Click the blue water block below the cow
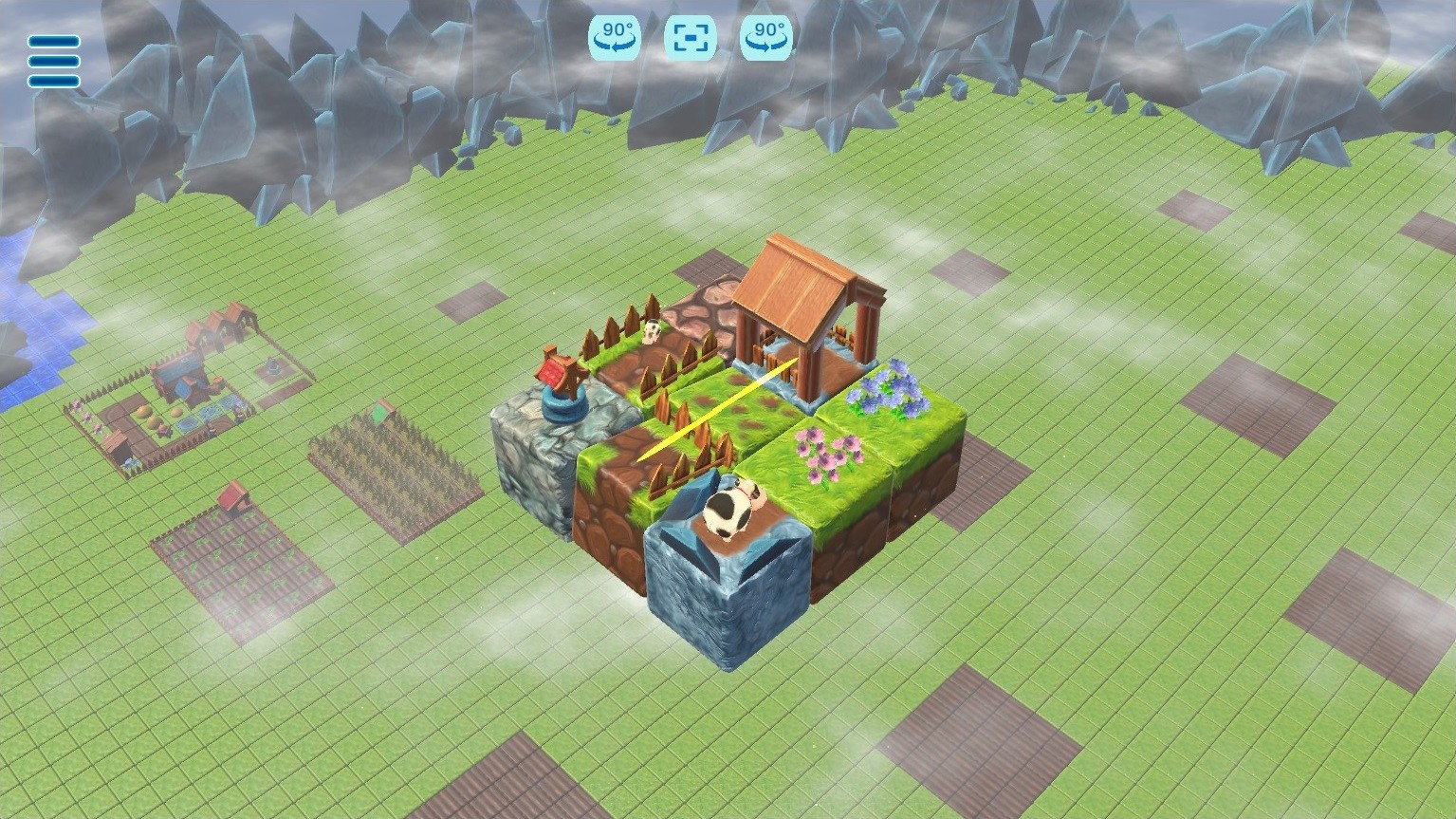This screenshot has width=1456, height=819. (x=730, y=598)
